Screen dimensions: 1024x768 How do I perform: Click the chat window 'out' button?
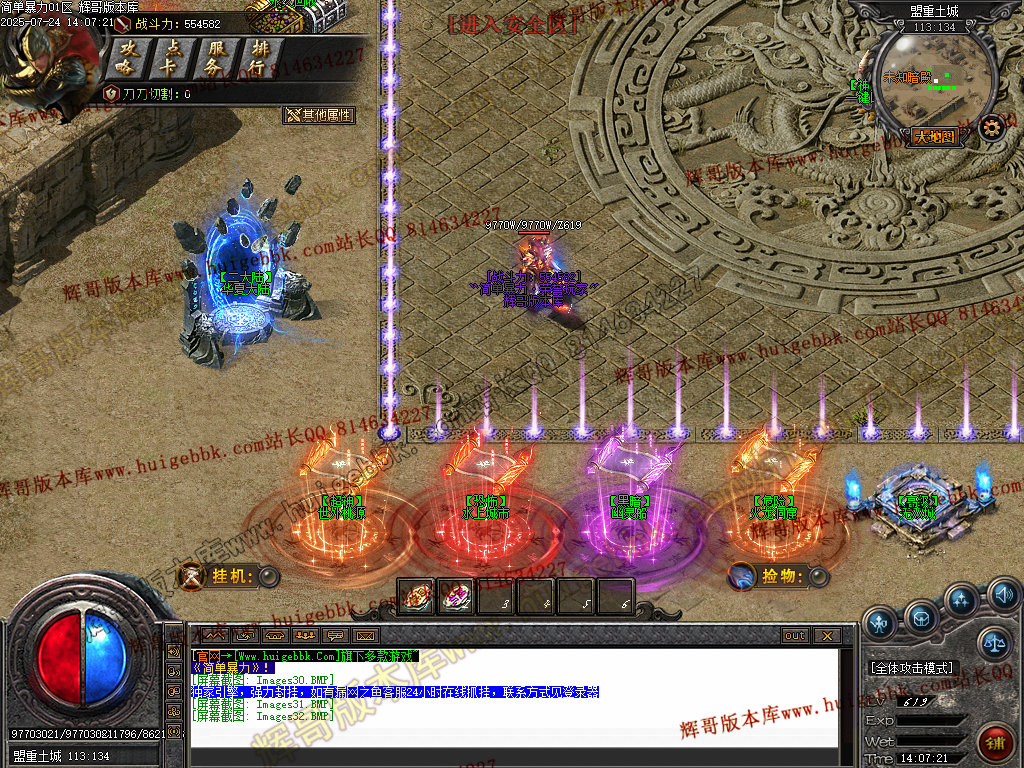[x=795, y=635]
